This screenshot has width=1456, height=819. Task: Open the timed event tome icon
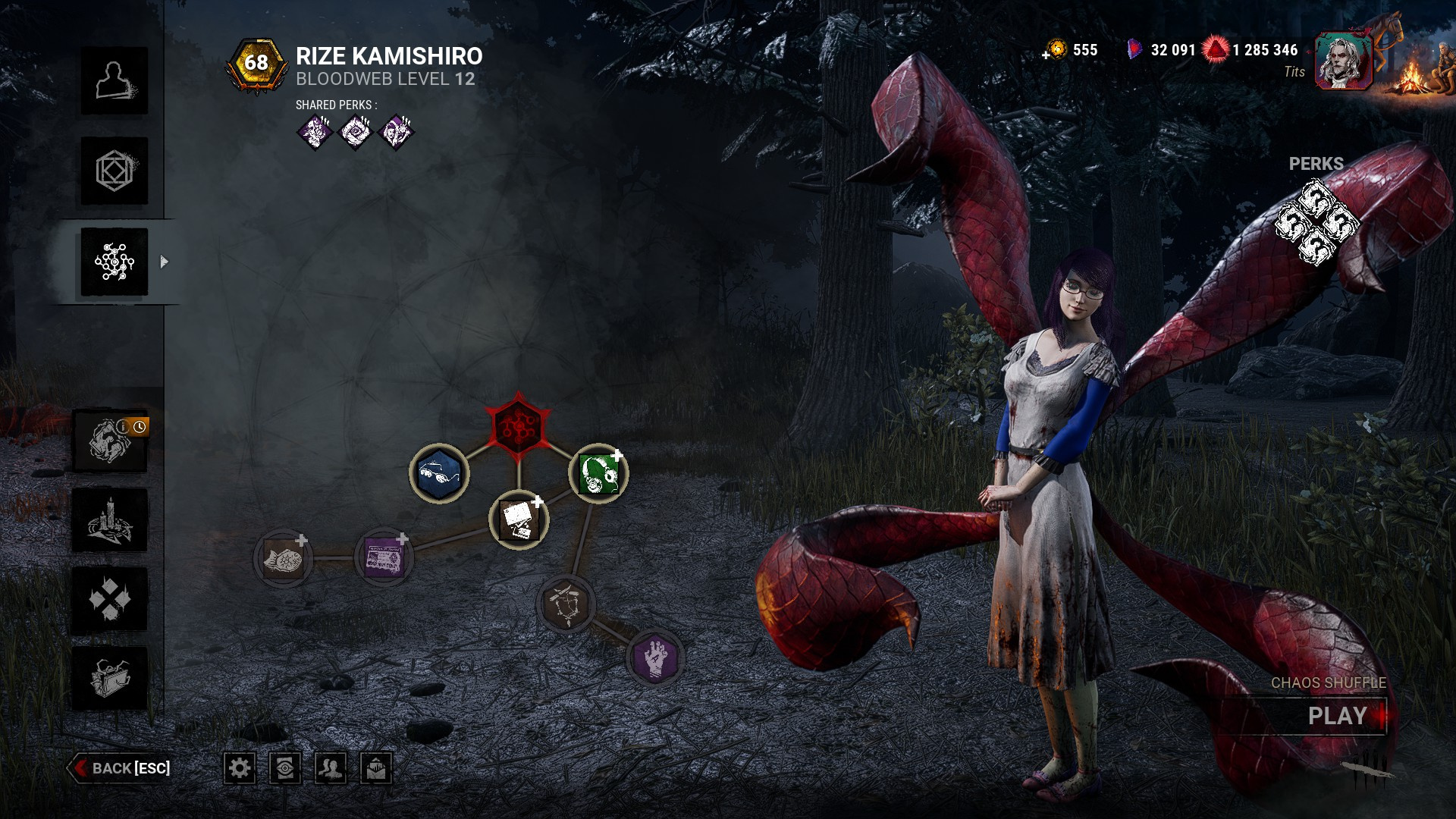tap(111, 441)
